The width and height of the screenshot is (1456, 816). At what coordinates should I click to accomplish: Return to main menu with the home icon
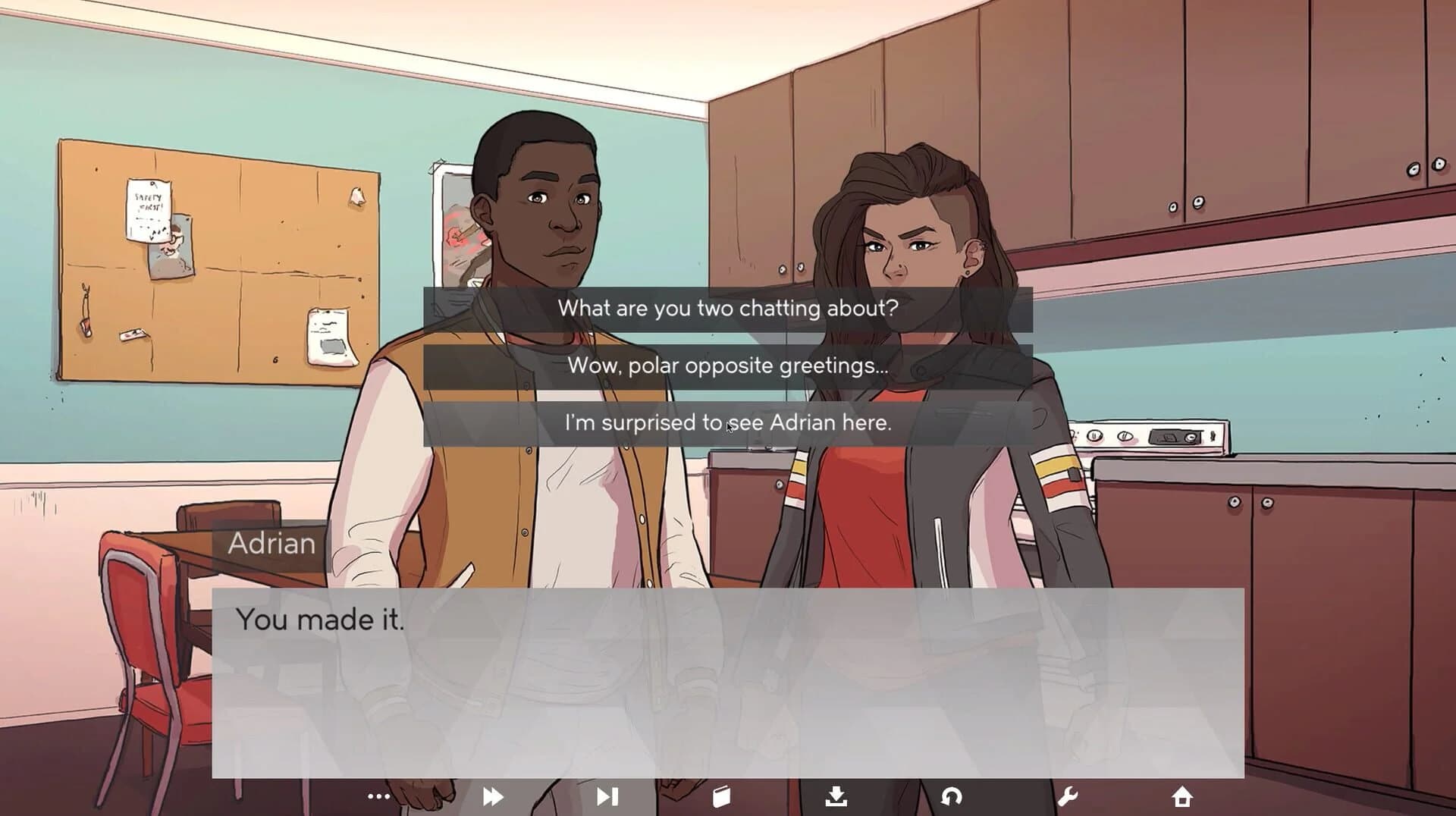pyautogui.click(x=1181, y=796)
